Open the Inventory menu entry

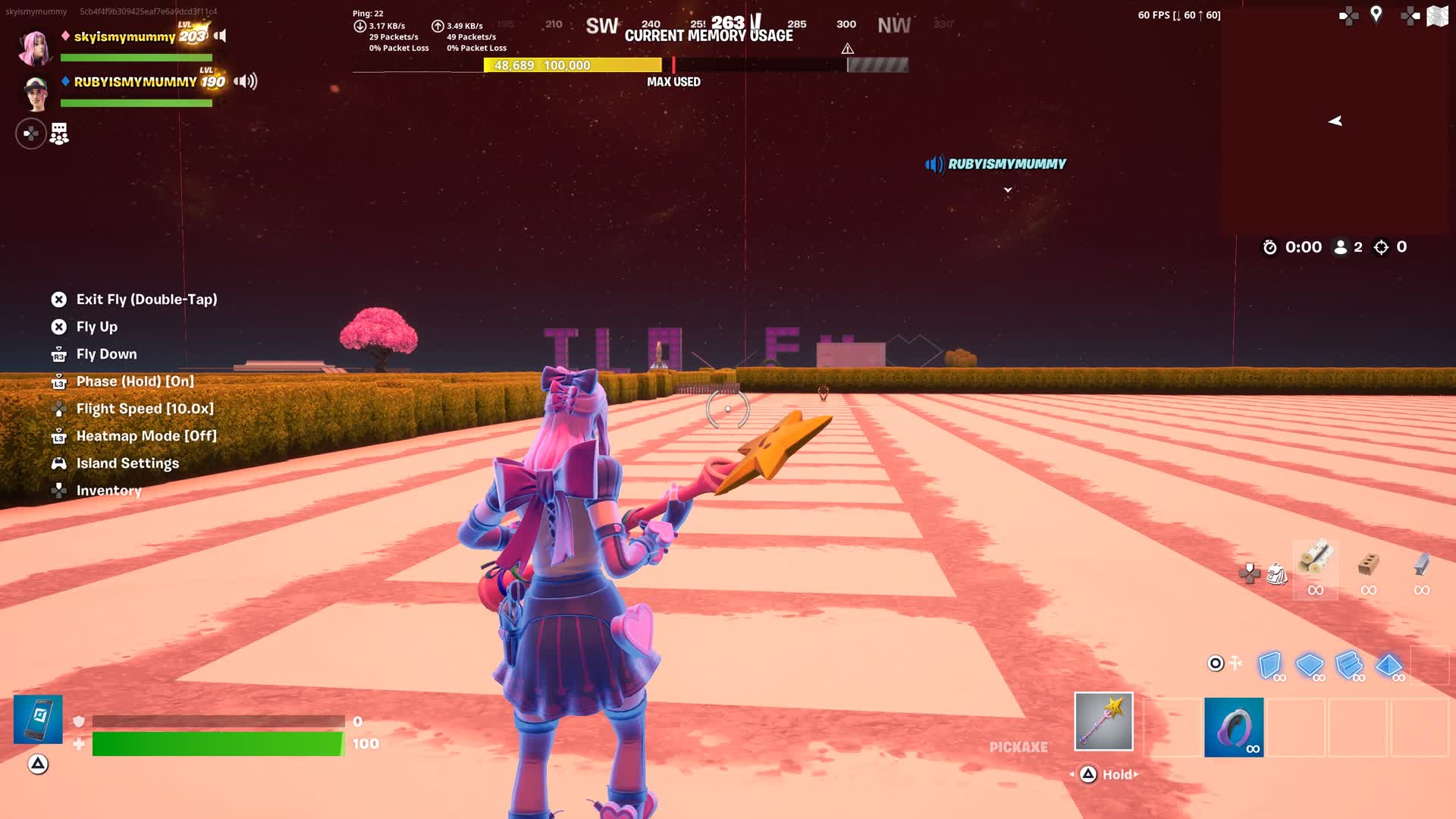(108, 491)
